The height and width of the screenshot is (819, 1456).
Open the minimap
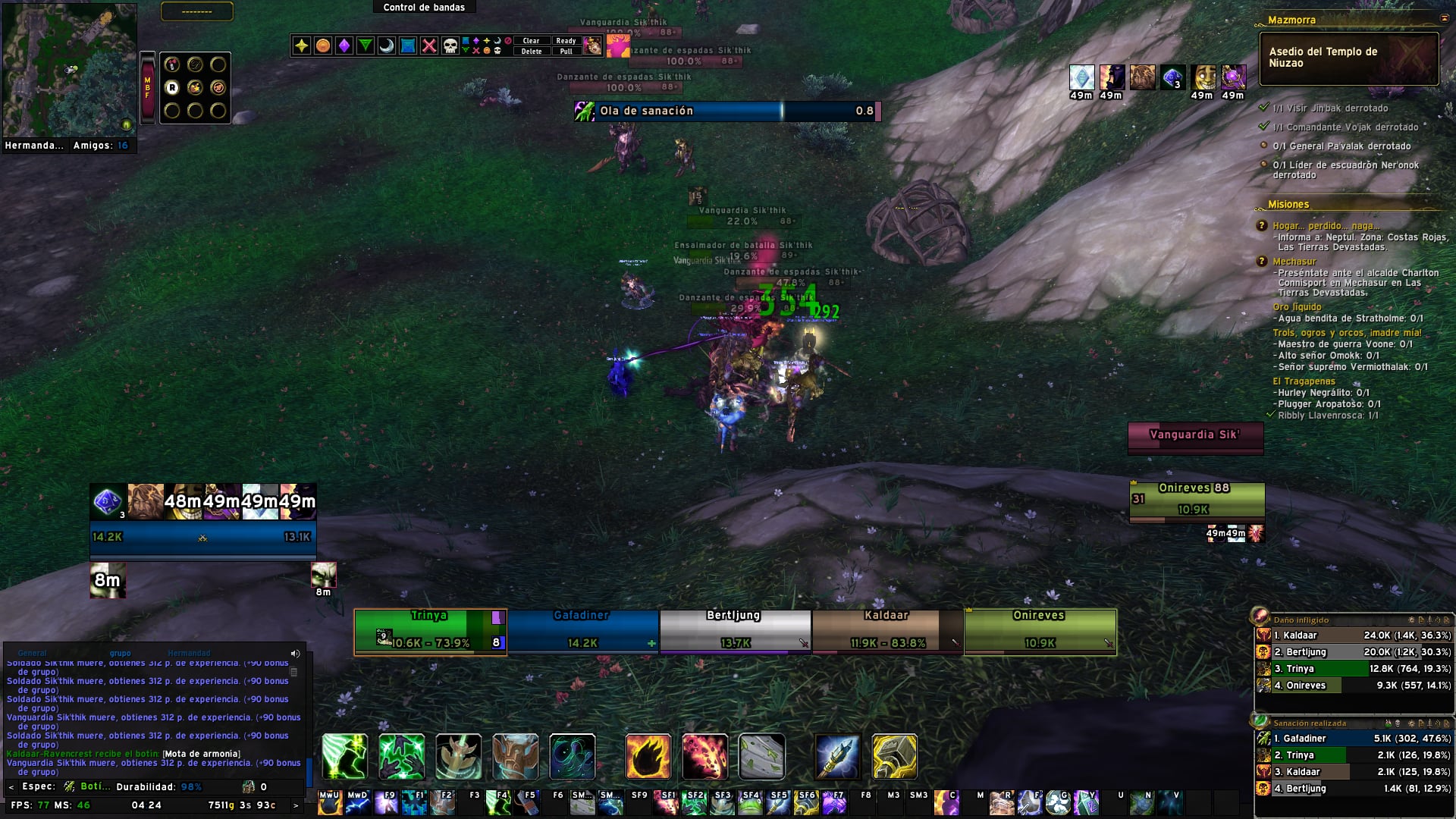(x=70, y=70)
